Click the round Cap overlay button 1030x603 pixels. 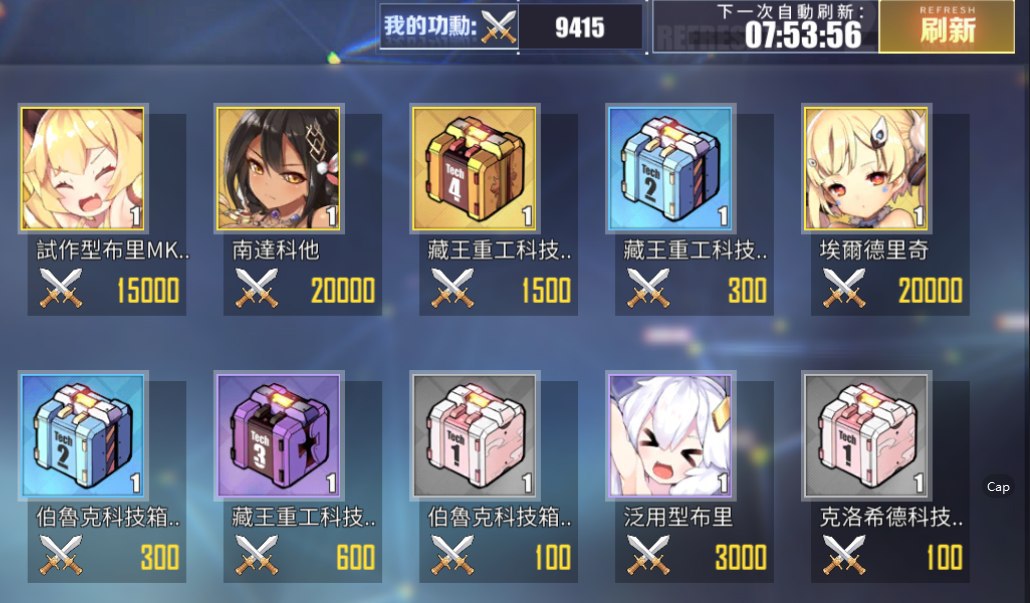(998, 487)
